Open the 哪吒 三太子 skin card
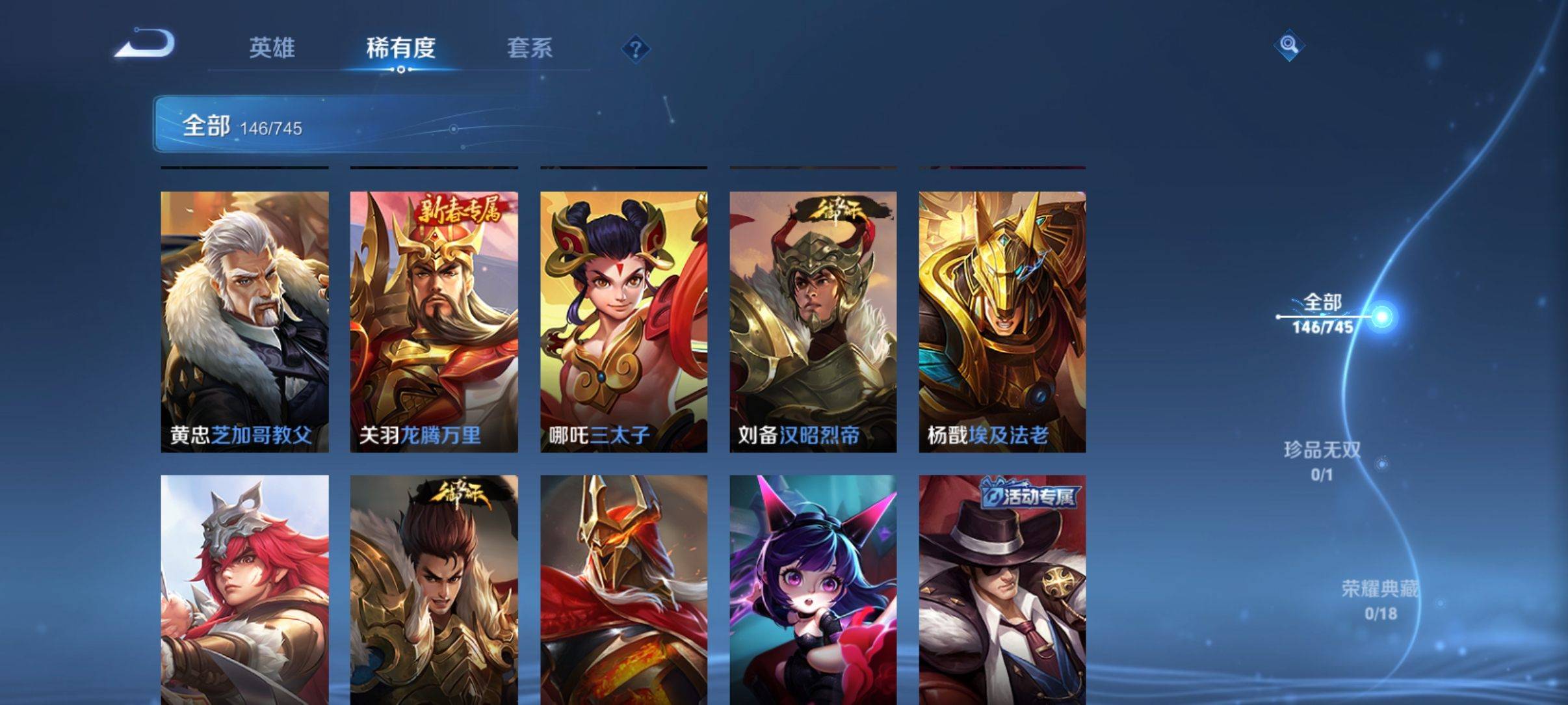The width and height of the screenshot is (1568, 705). point(623,321)
